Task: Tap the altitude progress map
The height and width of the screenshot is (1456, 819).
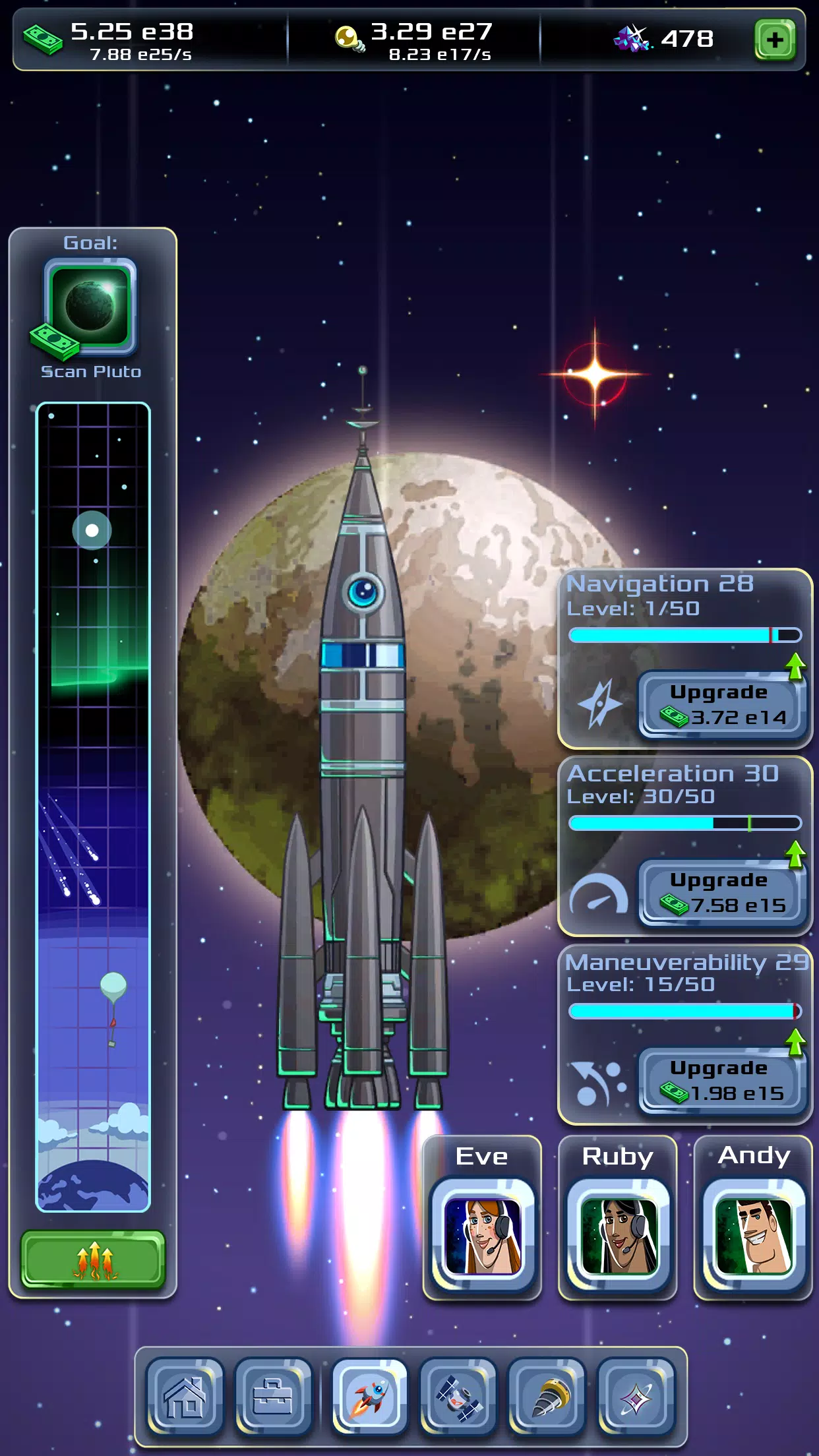Action: pos(93,806)
